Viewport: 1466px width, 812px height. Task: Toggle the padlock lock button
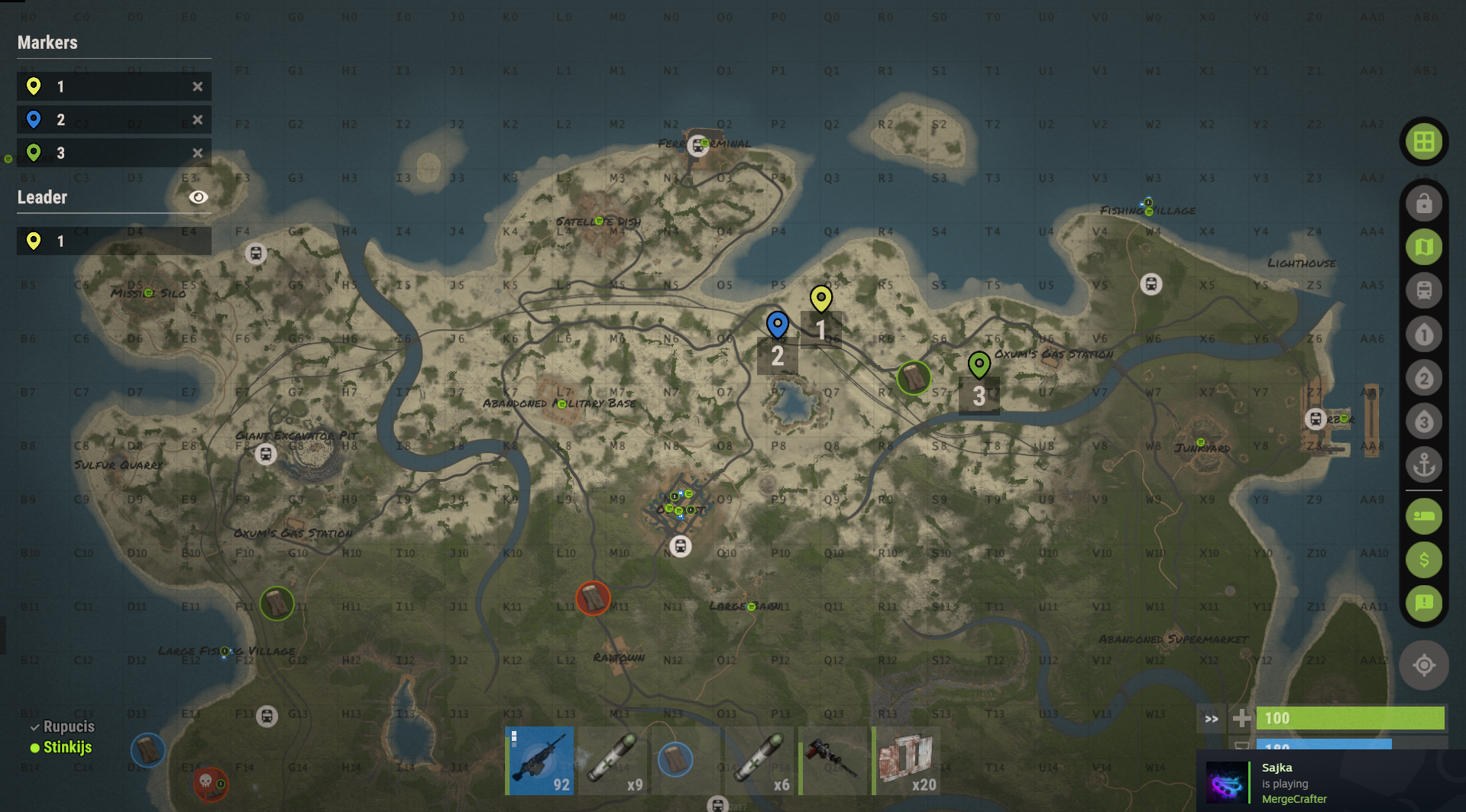pos(1423,204)
